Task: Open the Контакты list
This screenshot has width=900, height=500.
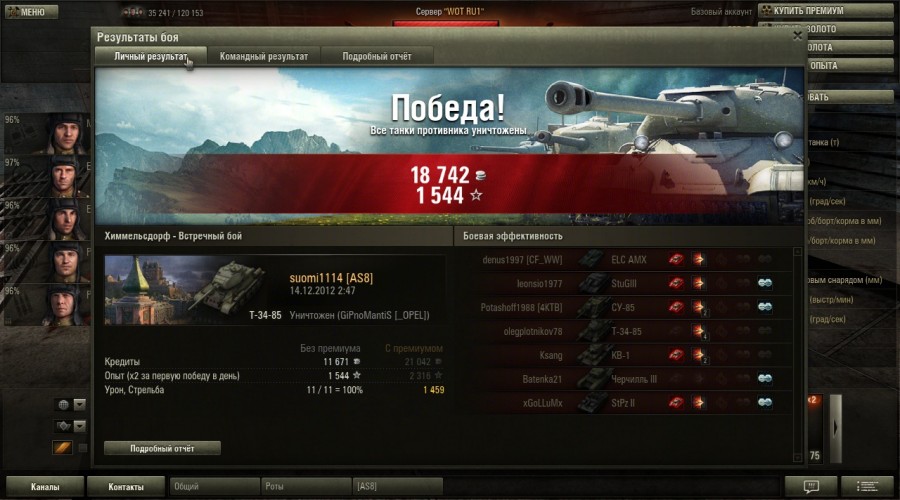Action: tap(125, 487)
